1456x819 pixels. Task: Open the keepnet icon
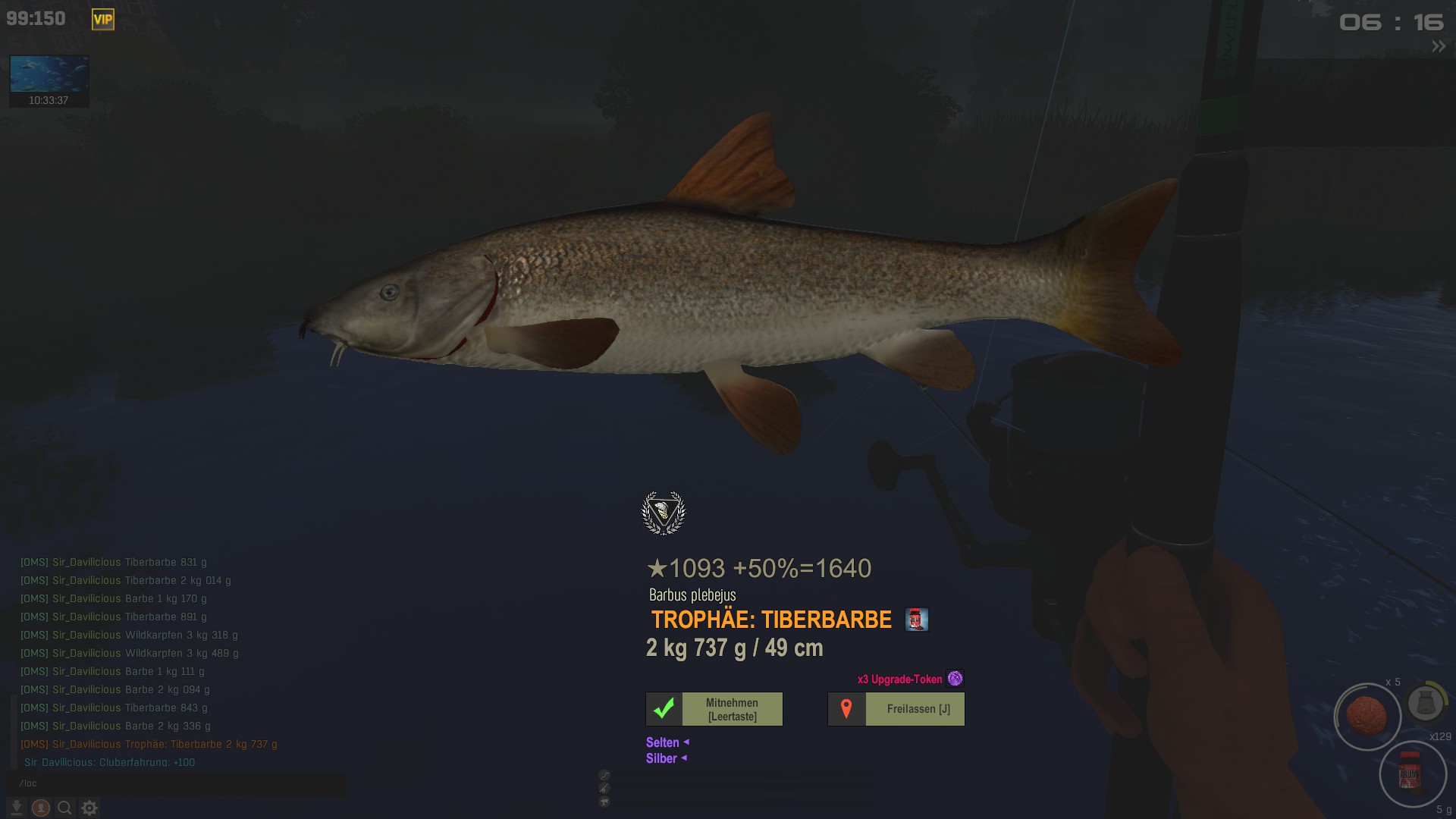pyautogui.click(x=1425, y=703)
